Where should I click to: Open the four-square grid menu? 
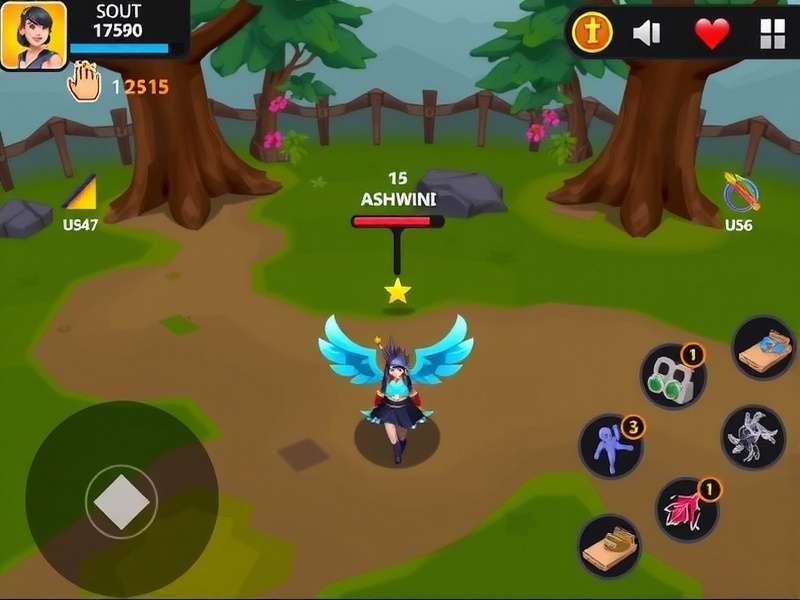tap(773, 34)
